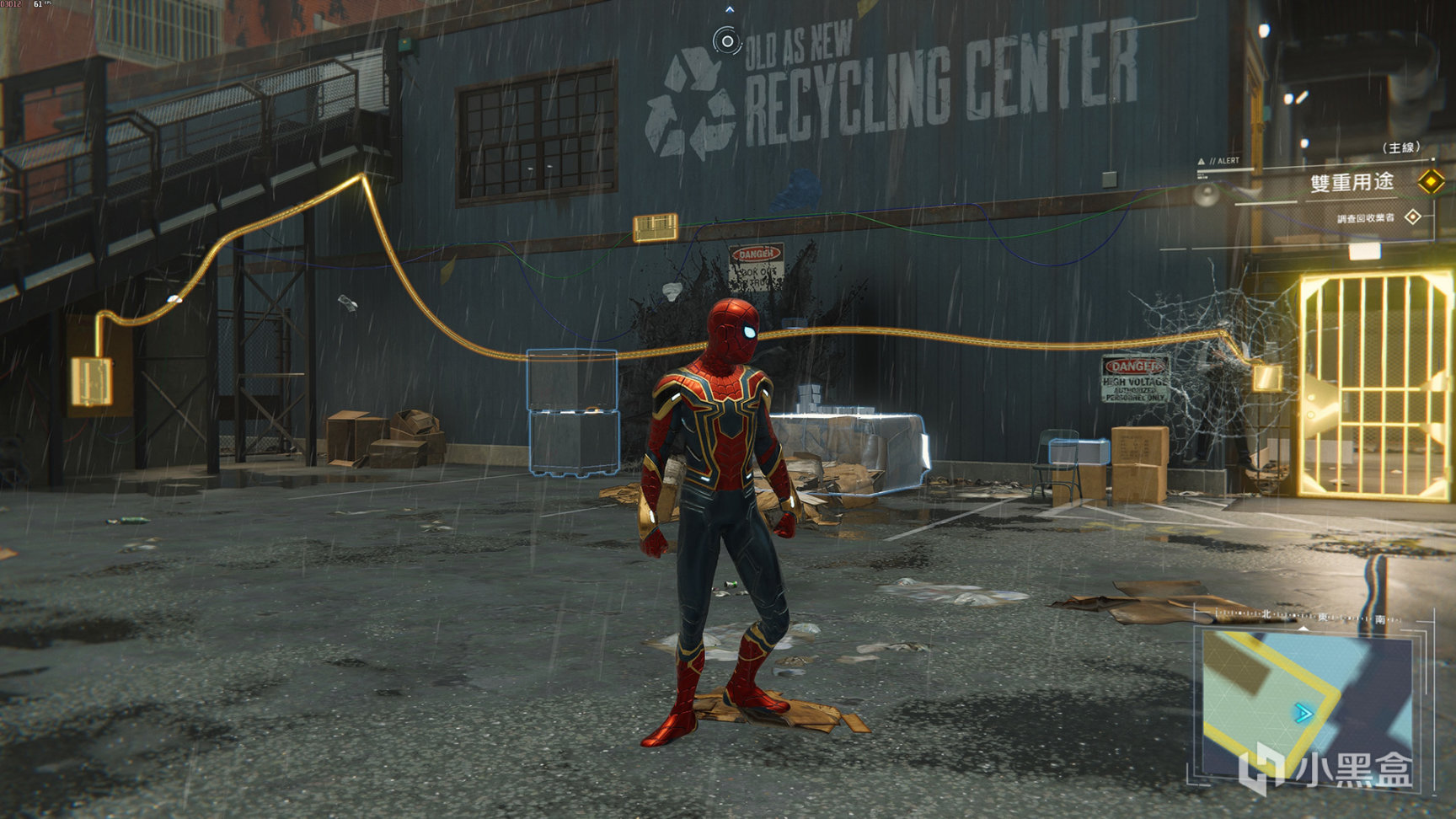The image size is (1456, 819).
Task: Click the ALERT warning indicator
Action: [1218, 161]
